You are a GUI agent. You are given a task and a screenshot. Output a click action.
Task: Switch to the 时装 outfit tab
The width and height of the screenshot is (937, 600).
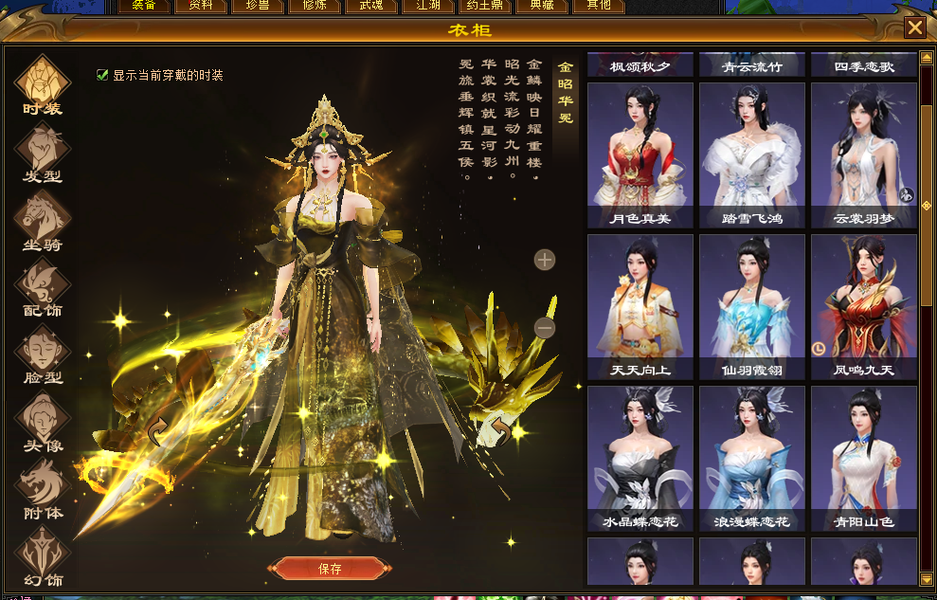pos(42,84)
